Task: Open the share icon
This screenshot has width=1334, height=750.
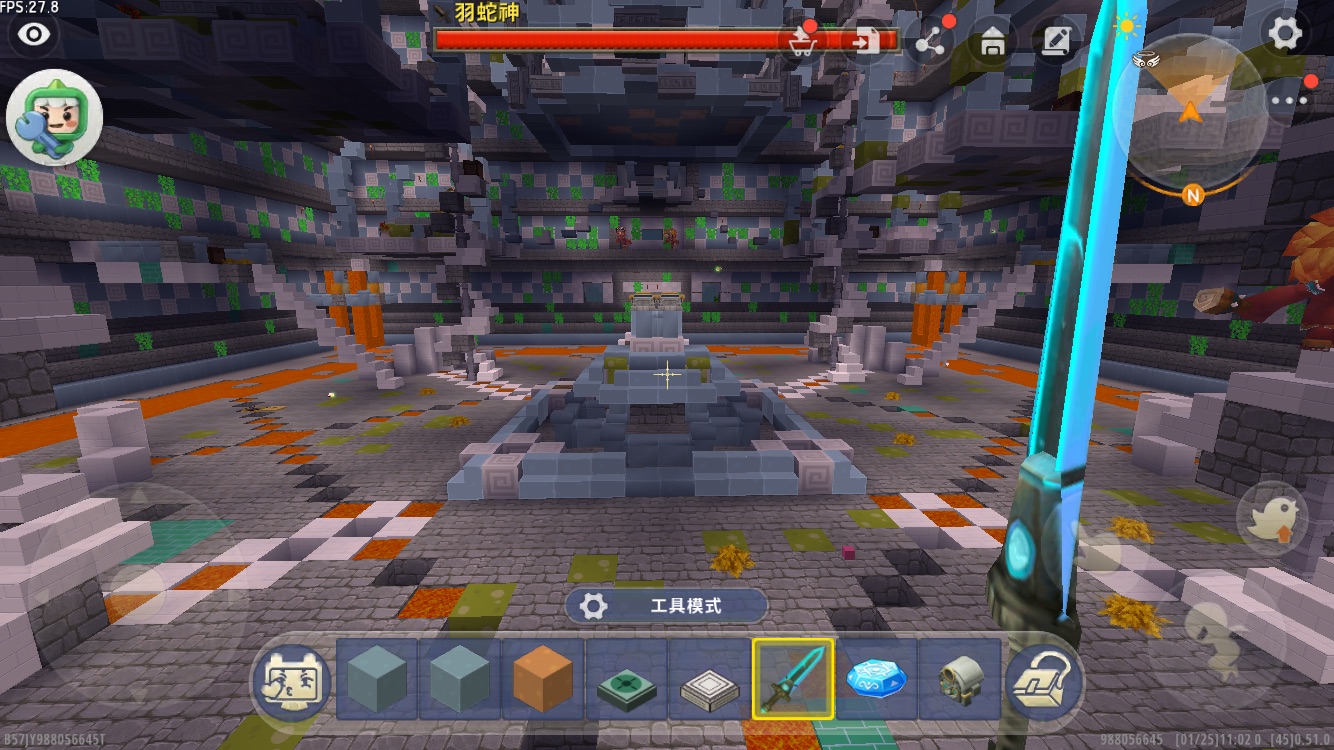Action: 931,41
